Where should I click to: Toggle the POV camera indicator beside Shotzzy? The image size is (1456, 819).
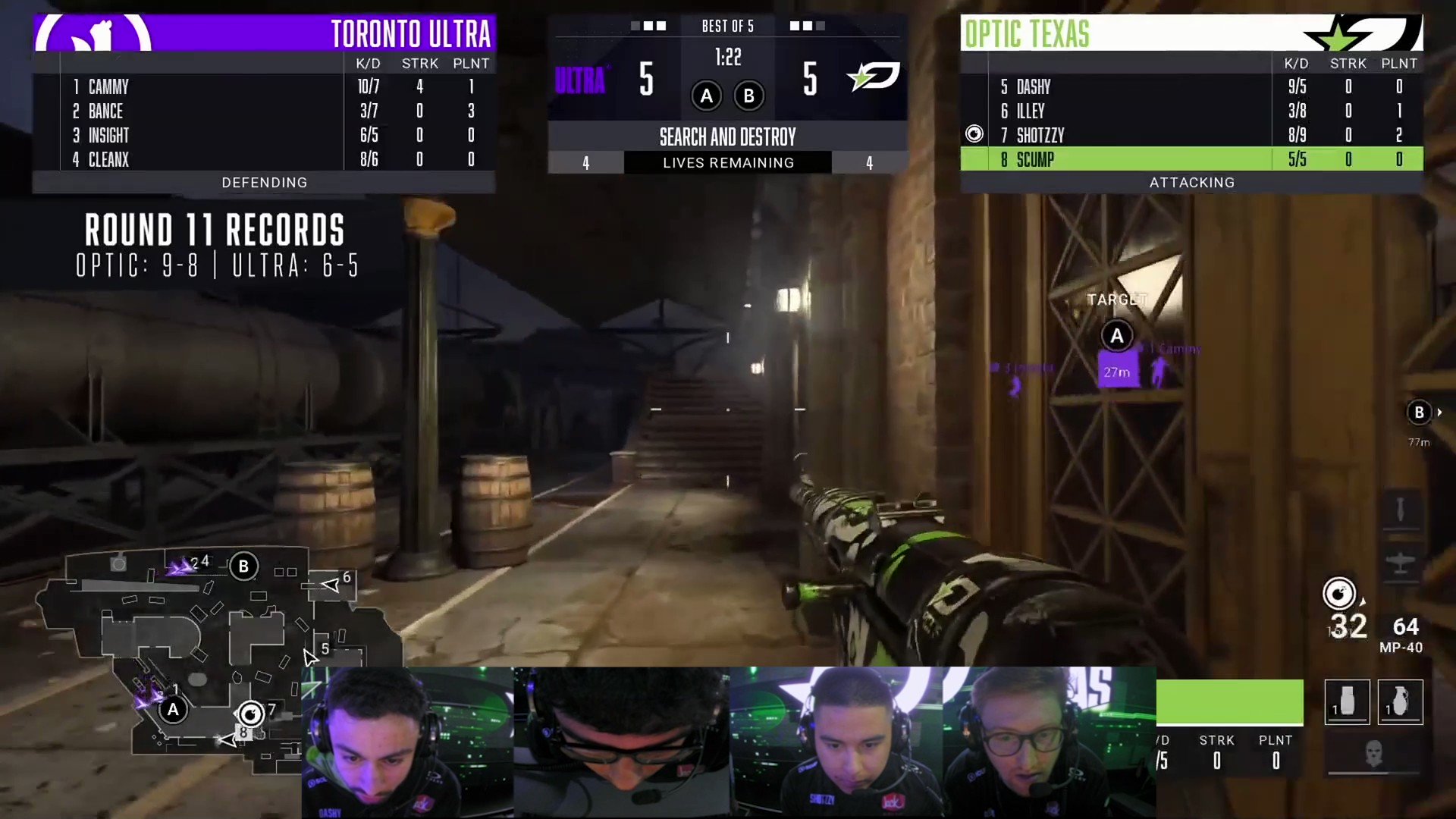pos(975,133)
